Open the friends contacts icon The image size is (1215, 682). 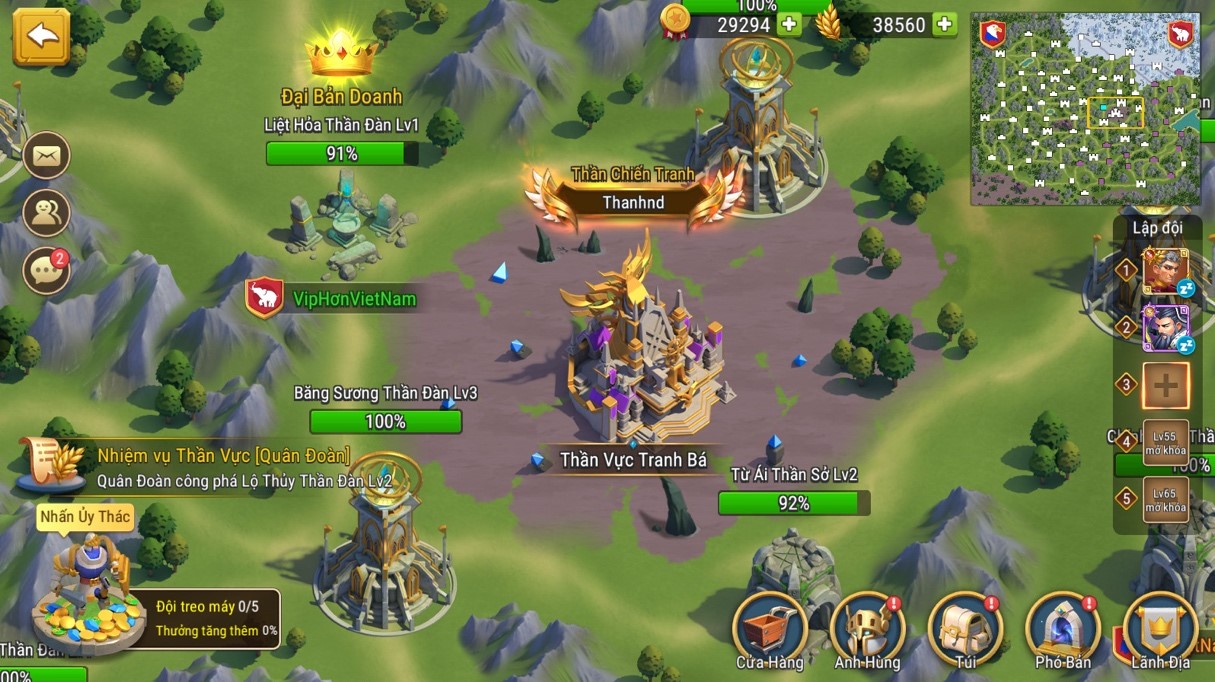(x=46, y=212)
